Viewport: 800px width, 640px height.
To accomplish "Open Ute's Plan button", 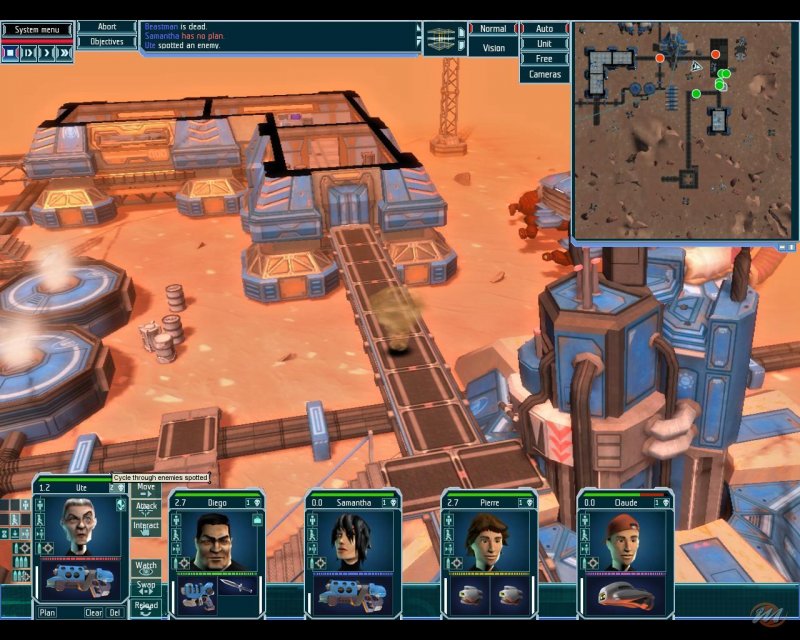I will [48, 612].
